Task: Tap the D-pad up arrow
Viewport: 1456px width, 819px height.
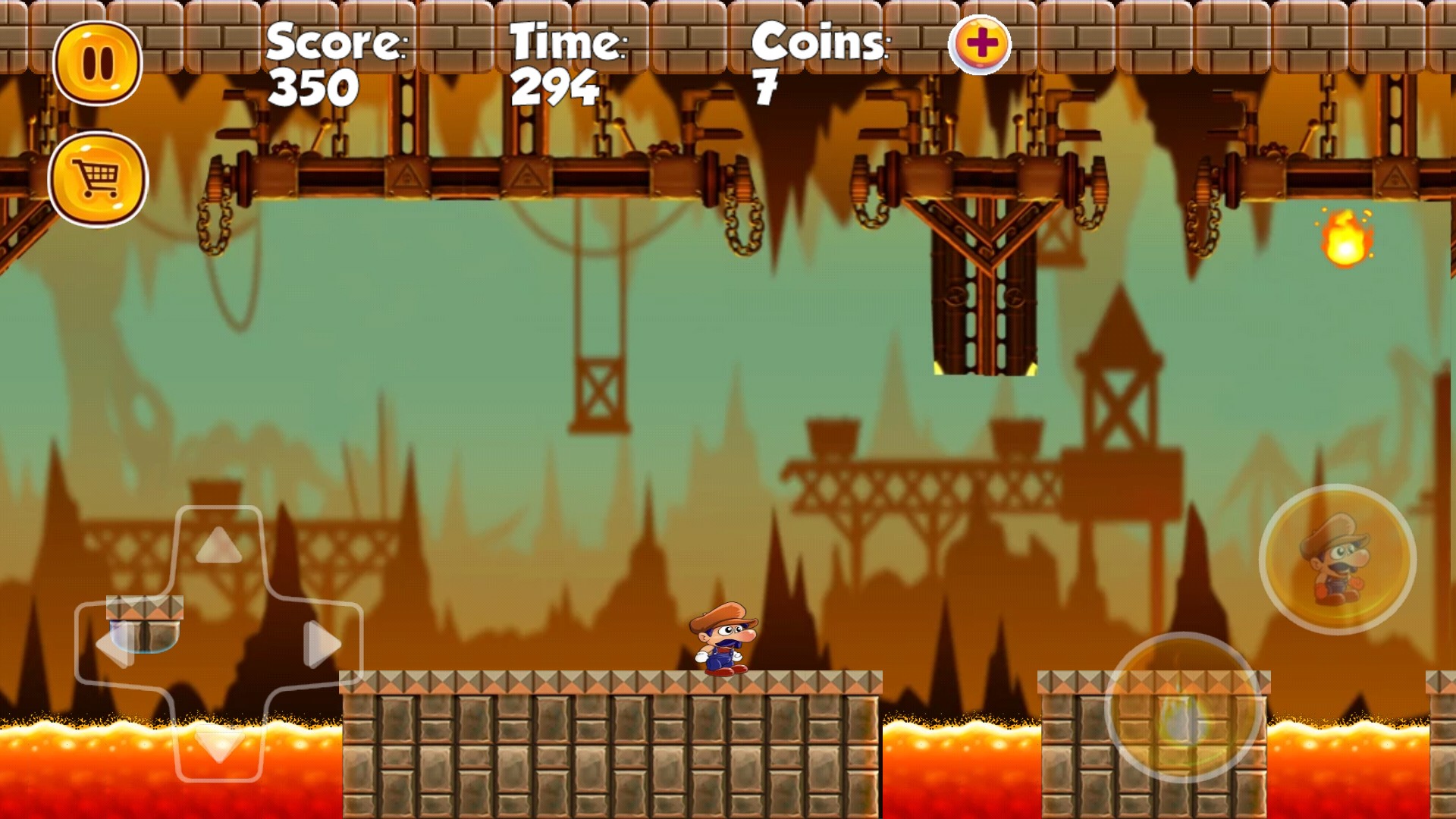Action: pyautogui.click(x=219, y=545)
